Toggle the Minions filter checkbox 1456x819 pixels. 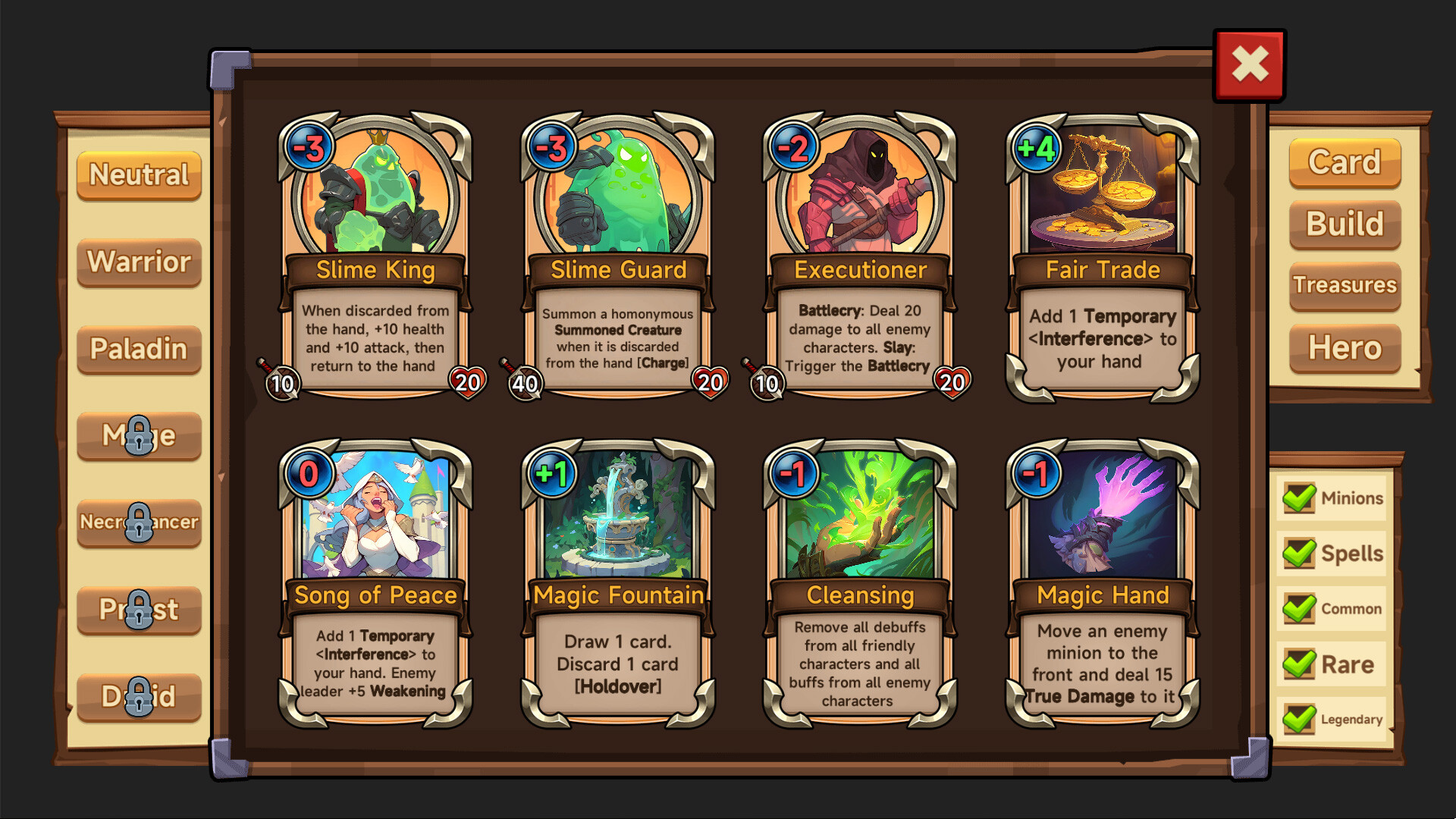(x=1299, y=496)
